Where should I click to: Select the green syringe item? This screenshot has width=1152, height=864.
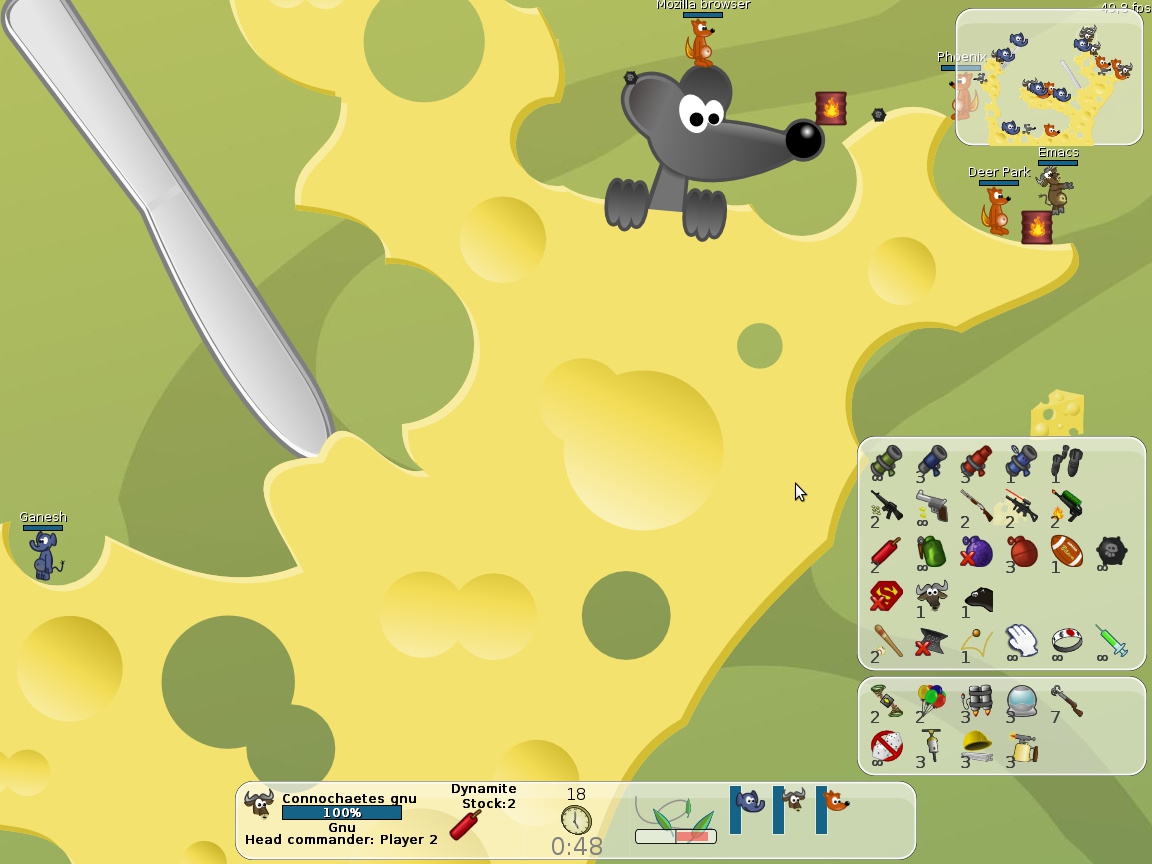pos(1111,641)
